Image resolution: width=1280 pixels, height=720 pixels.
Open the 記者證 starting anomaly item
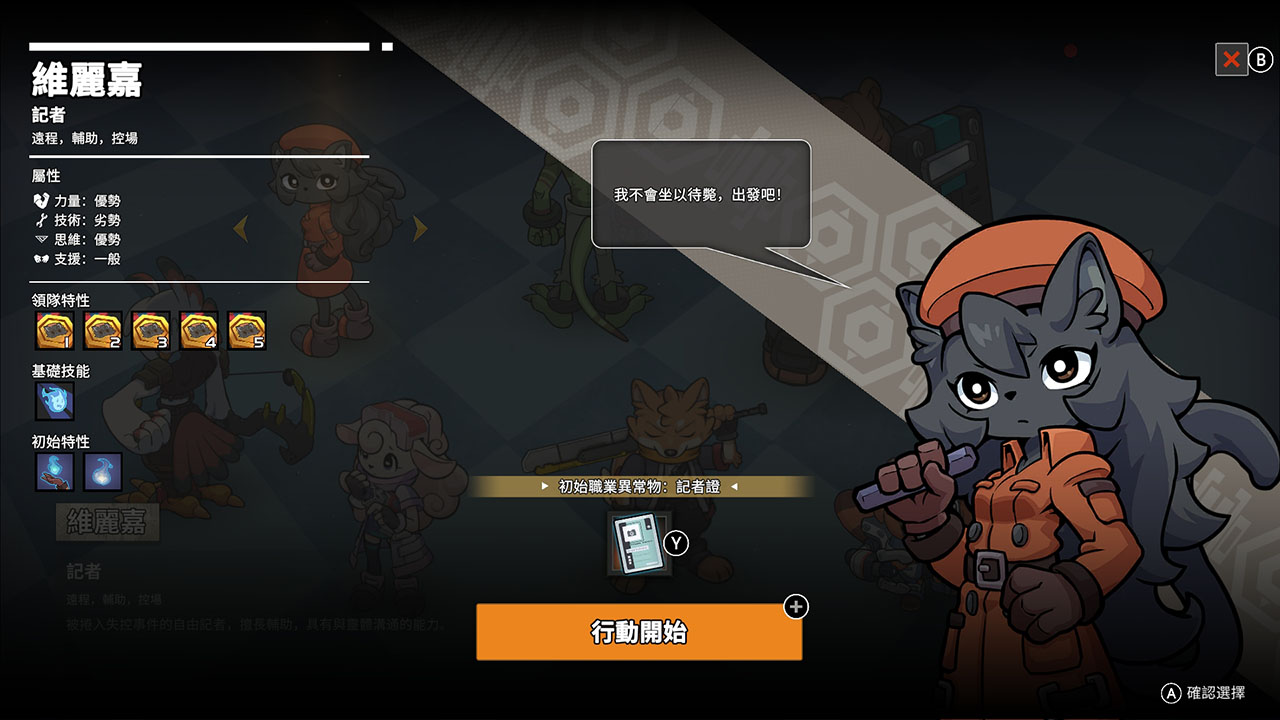[x=640, y=544]
